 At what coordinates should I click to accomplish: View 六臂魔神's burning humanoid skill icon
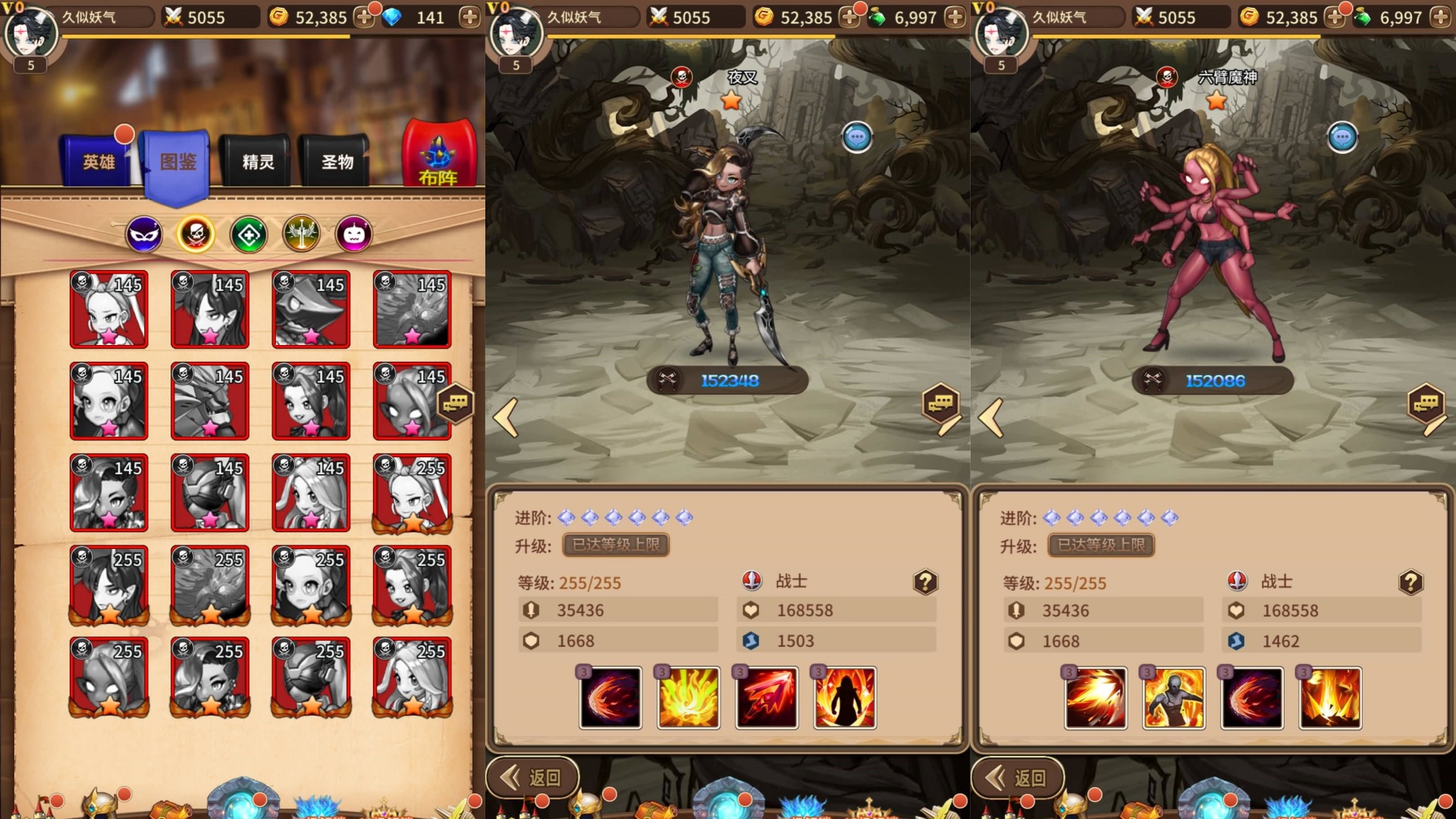1173,698
